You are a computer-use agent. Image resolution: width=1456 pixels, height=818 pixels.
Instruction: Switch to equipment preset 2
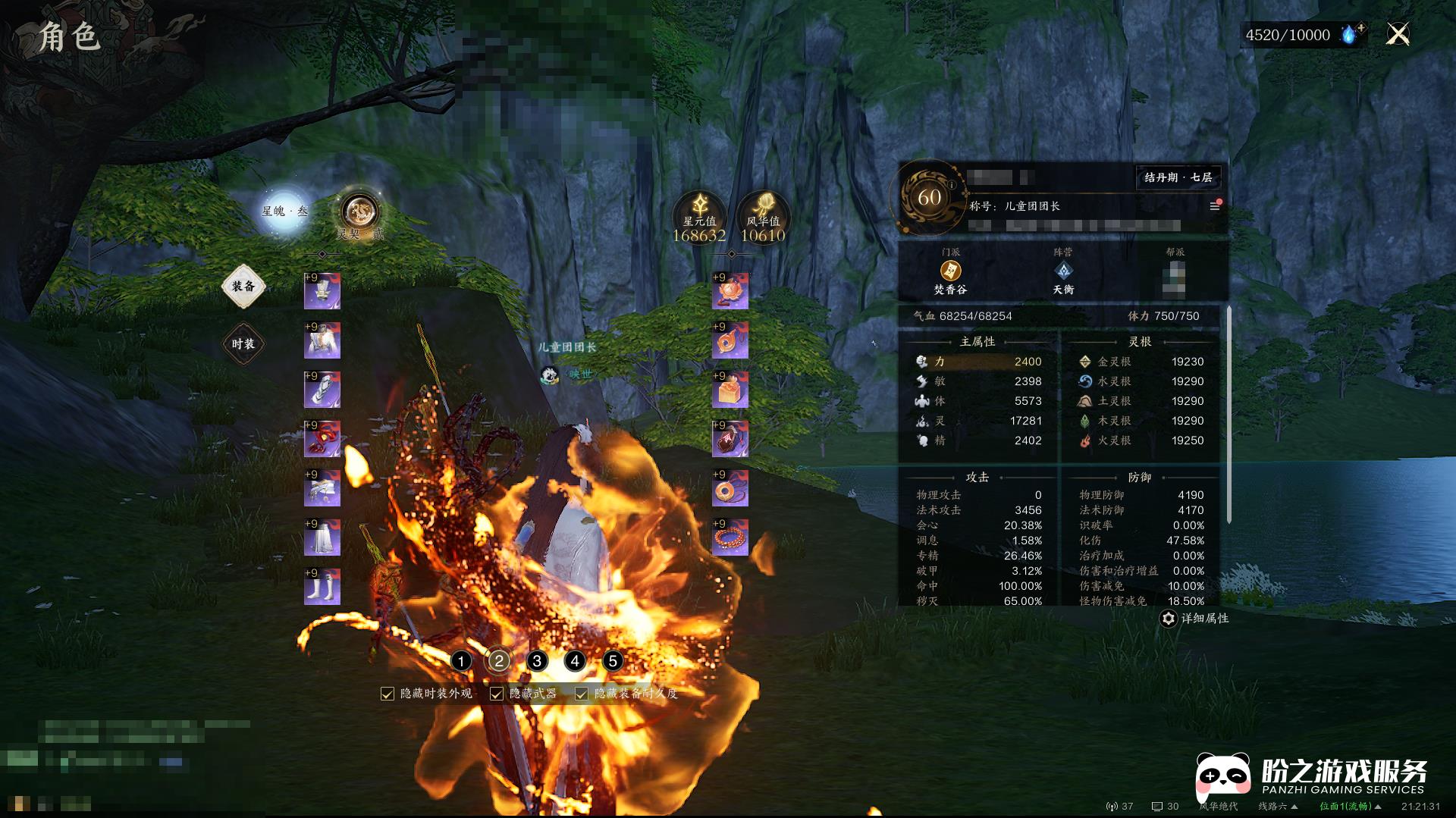point(499,661)
